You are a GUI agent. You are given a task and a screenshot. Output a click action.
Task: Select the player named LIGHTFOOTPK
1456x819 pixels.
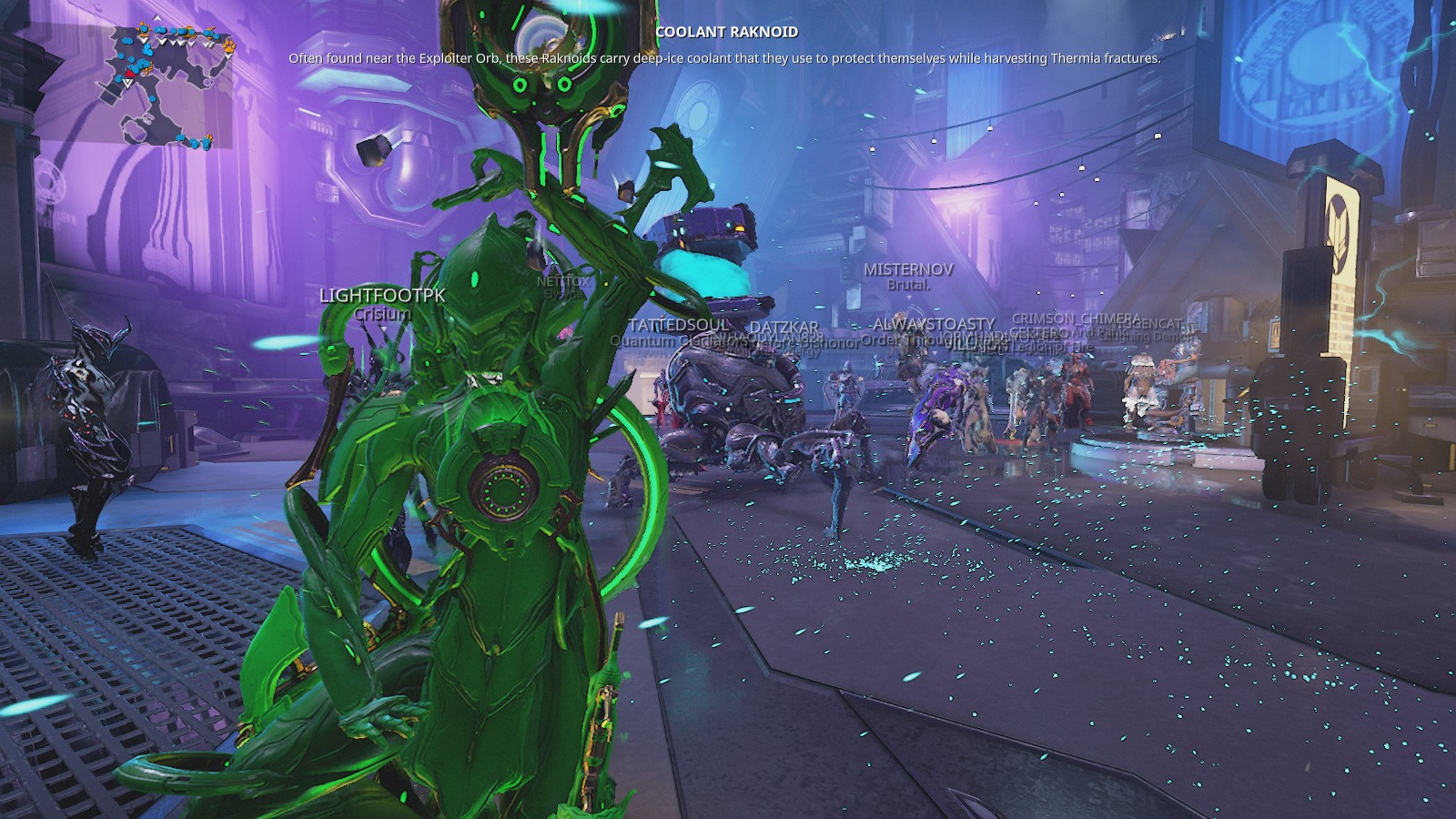coord(382,296)
